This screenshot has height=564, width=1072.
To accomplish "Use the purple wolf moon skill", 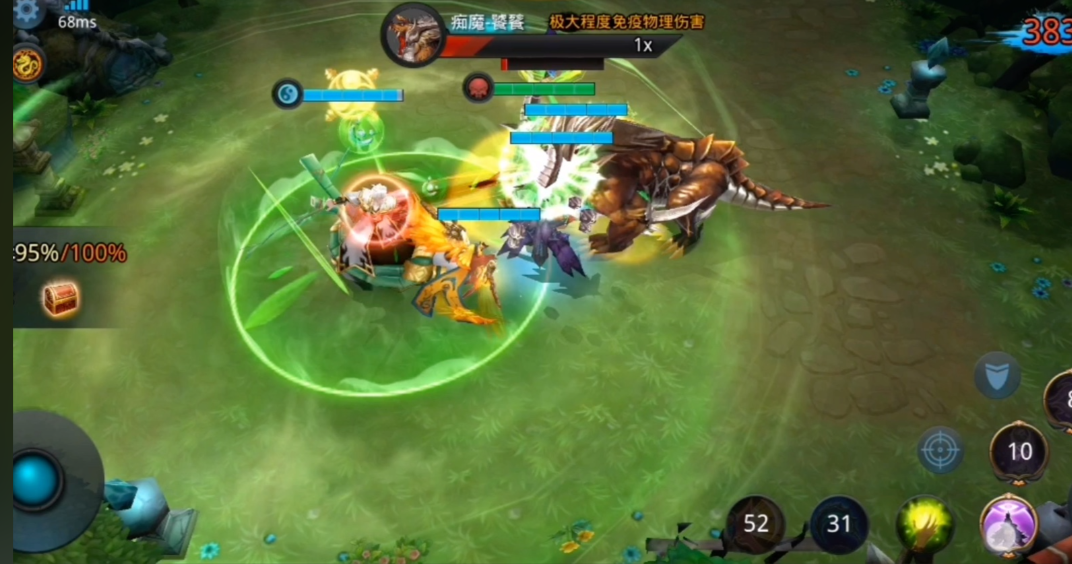I will tap(1008, 525).
